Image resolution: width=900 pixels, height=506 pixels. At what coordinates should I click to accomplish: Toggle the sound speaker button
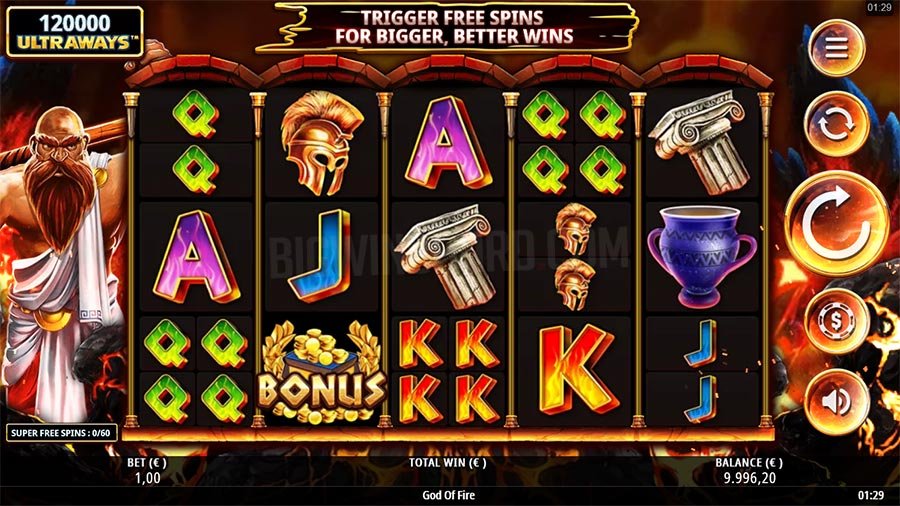(836, 401)
